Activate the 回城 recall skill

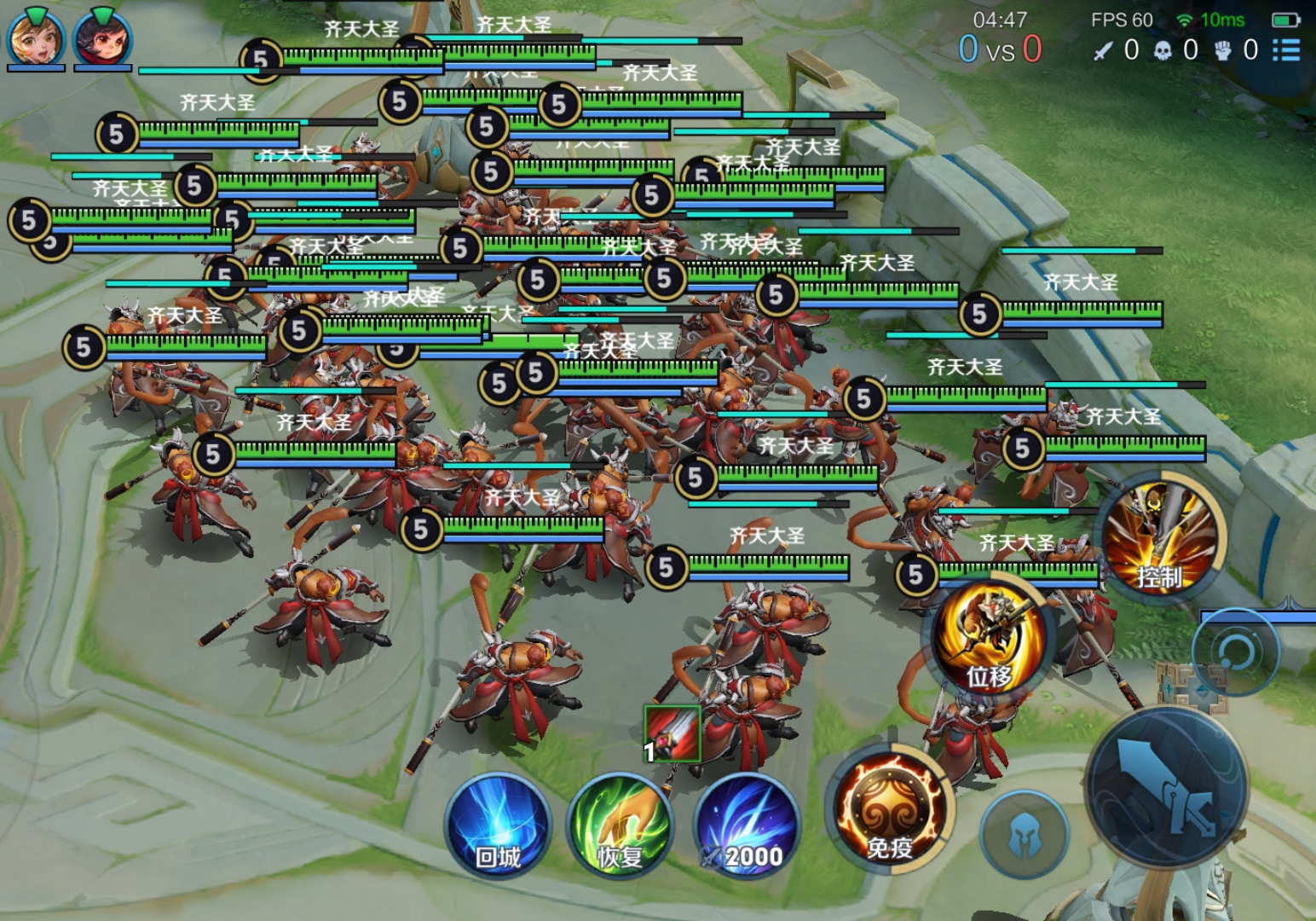pos(498,825)
